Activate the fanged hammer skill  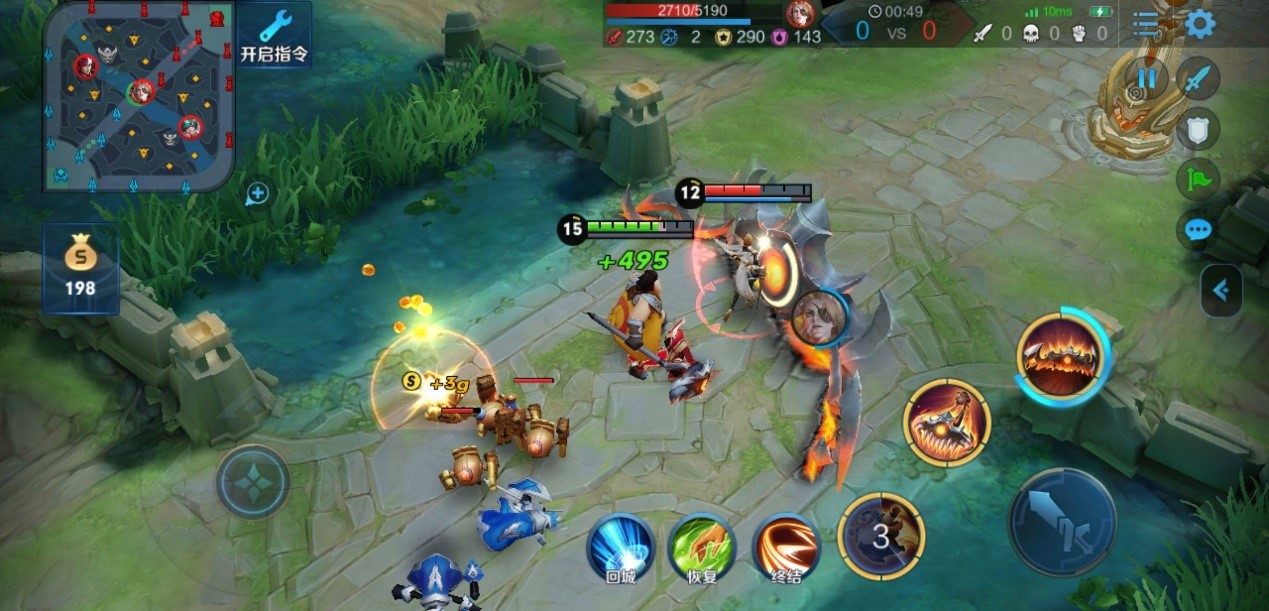pos(946,423)
